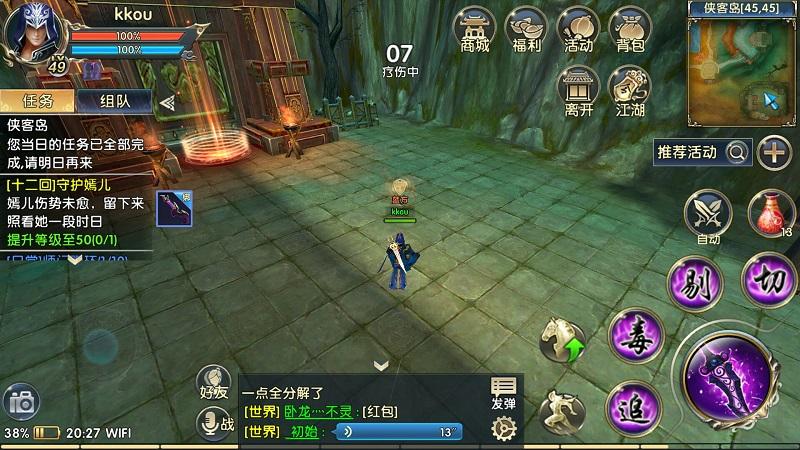Toggle 自动 auto-combat
Screen dimensions: 800x450
[707, 216]
